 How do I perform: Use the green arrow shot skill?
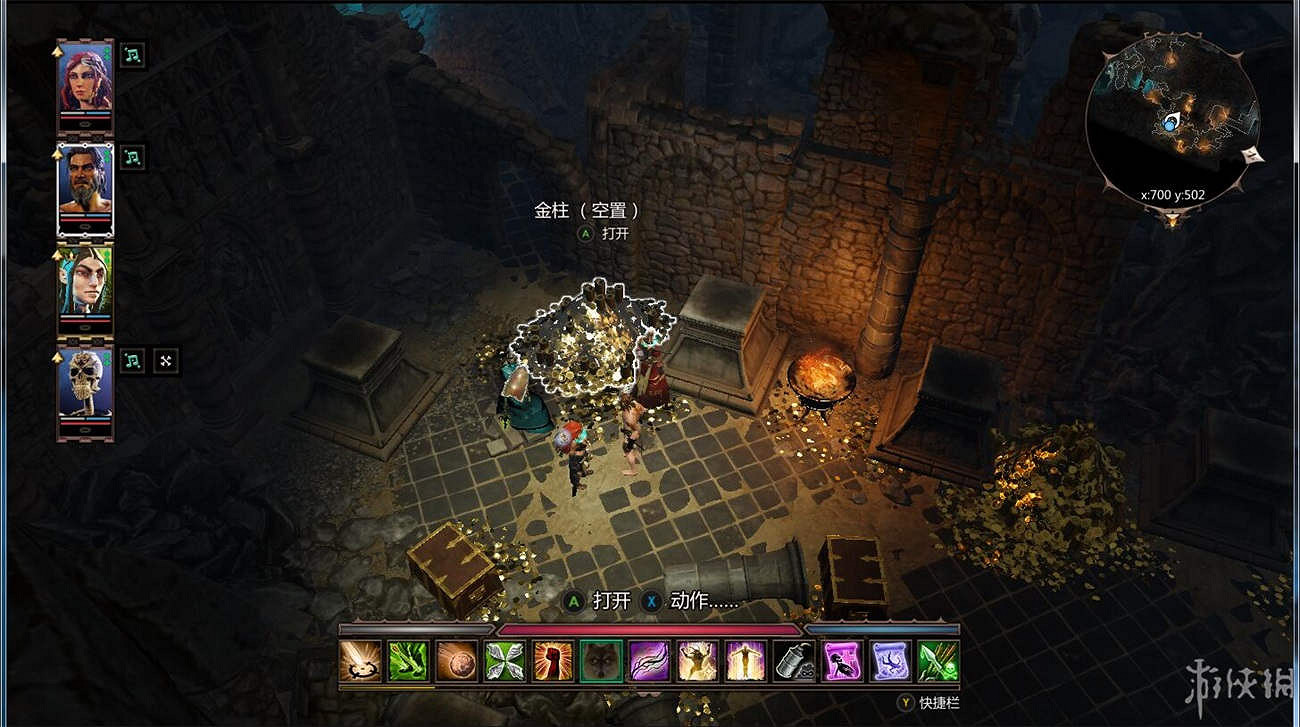pos(408,661)
